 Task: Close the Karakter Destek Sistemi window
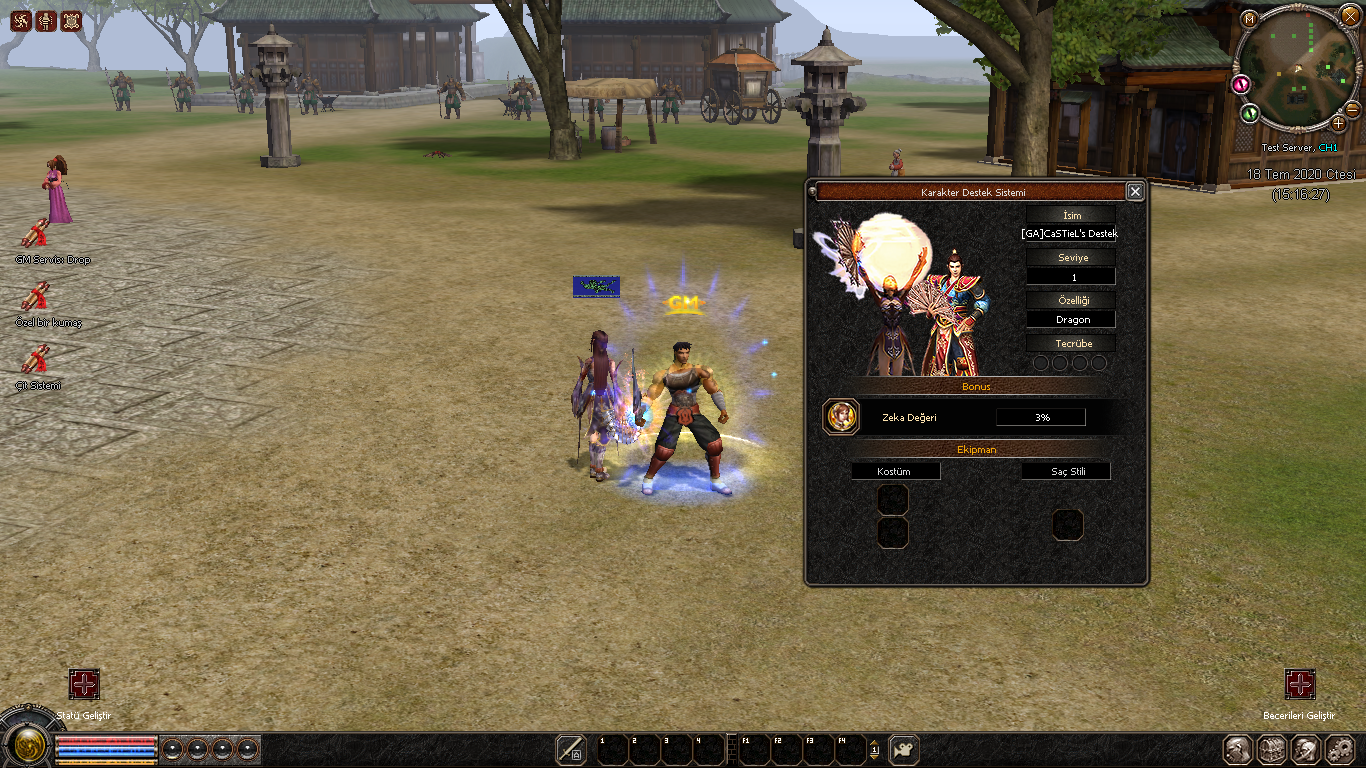[1134, 191]
